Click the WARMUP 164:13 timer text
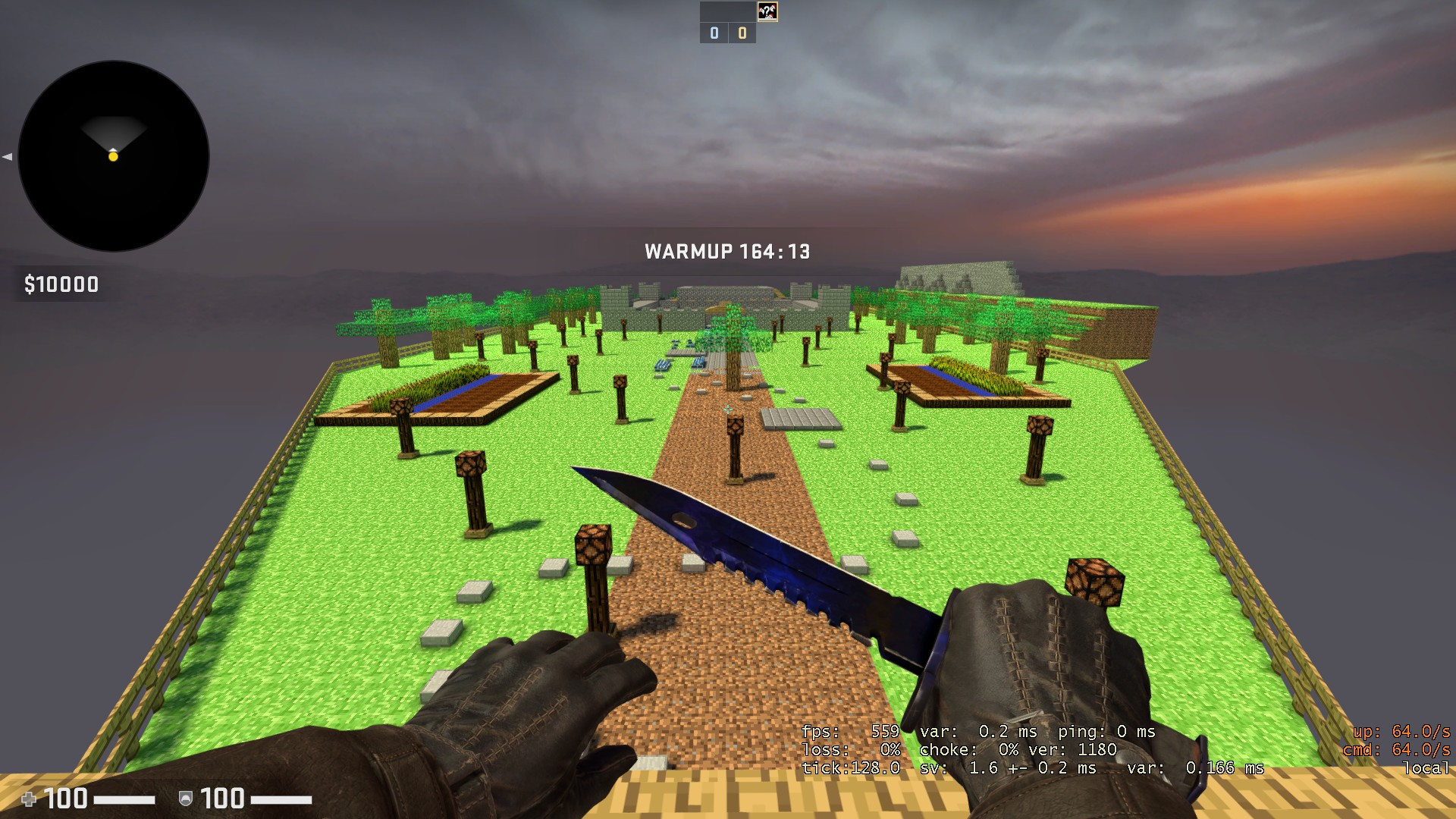Image resolution: width=1456 pixels, height=819 pixels. (726, 252)
